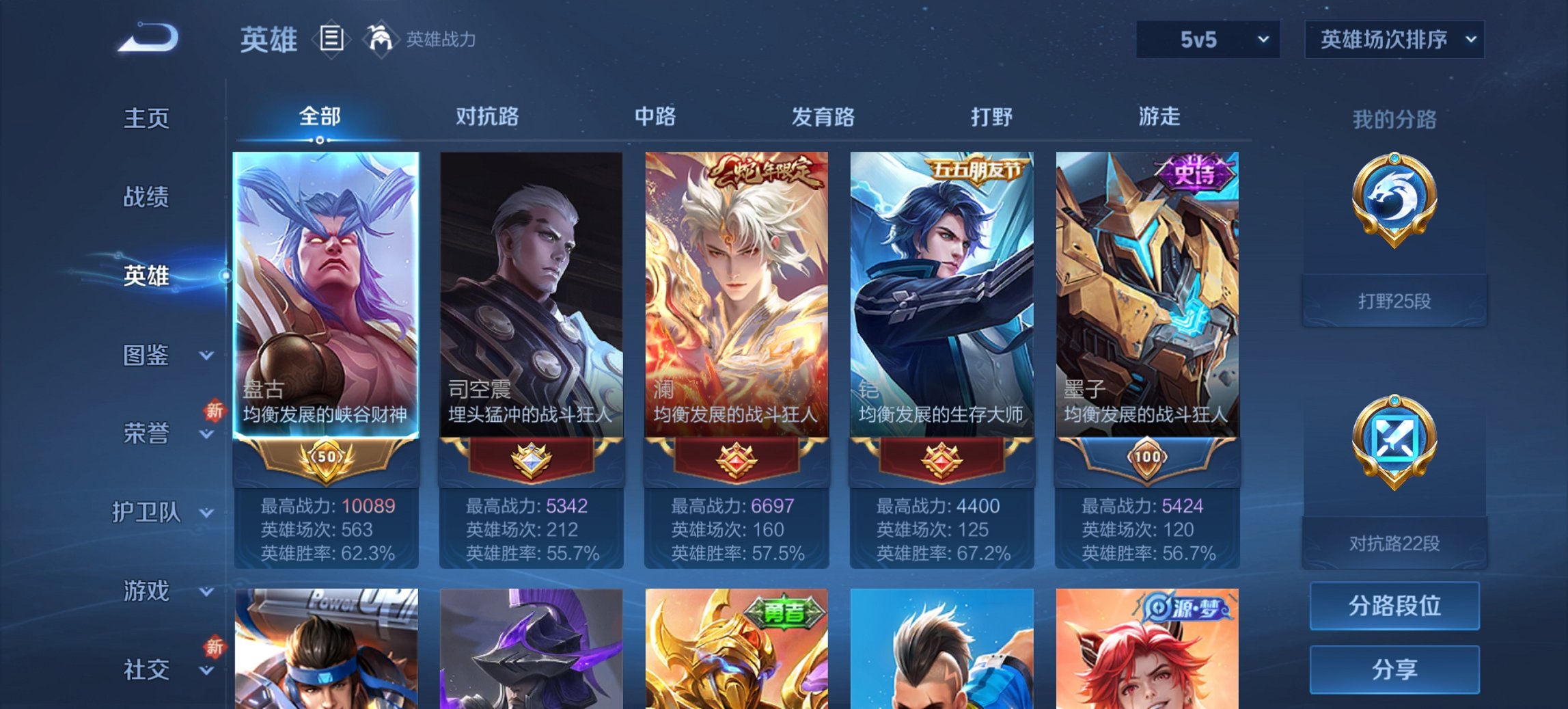Select the 战绩 sidebar item
Screen dimensions: 1568x709
pos(147,197)
